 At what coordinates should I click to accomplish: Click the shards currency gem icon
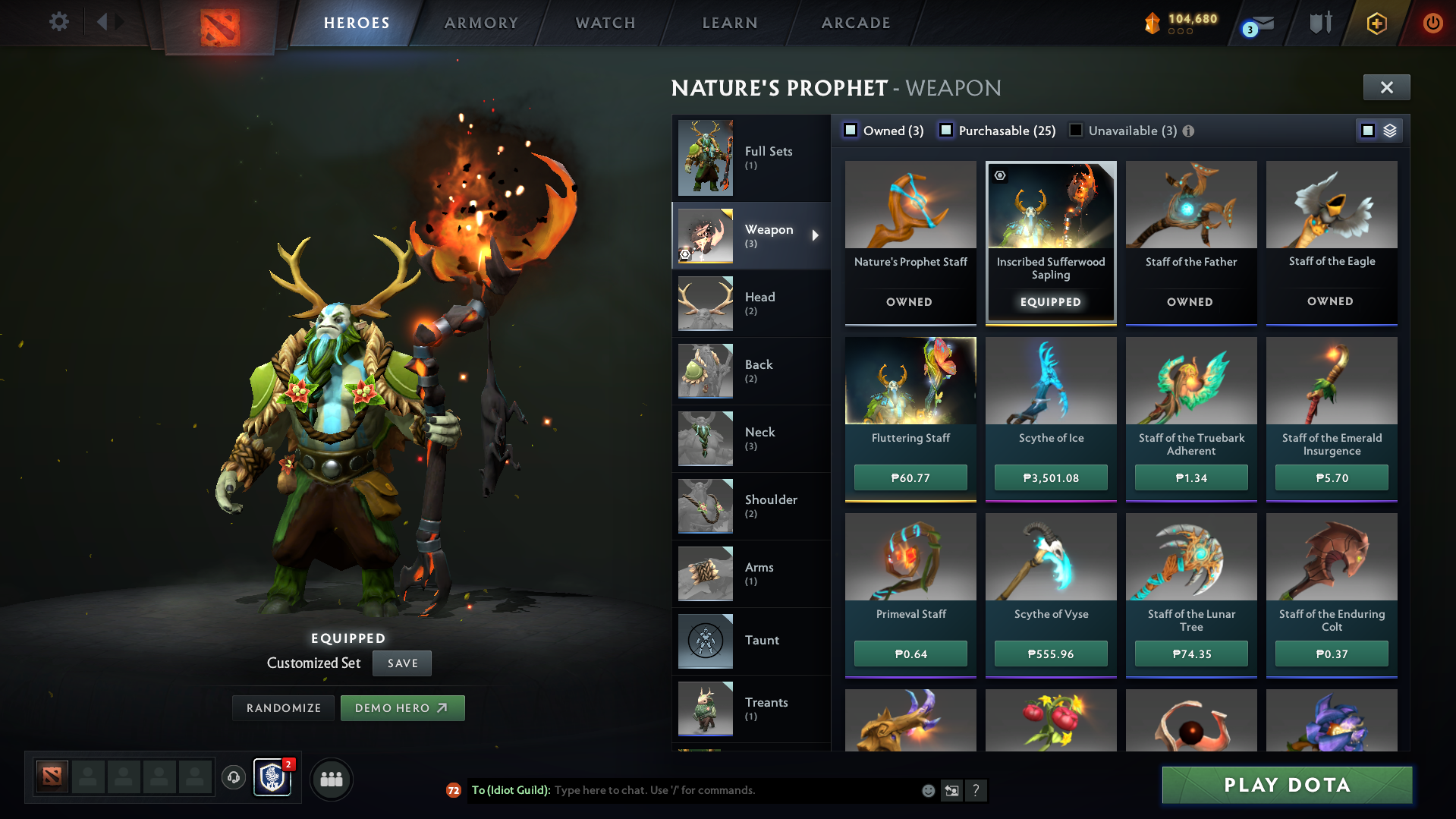[1154, 23]
